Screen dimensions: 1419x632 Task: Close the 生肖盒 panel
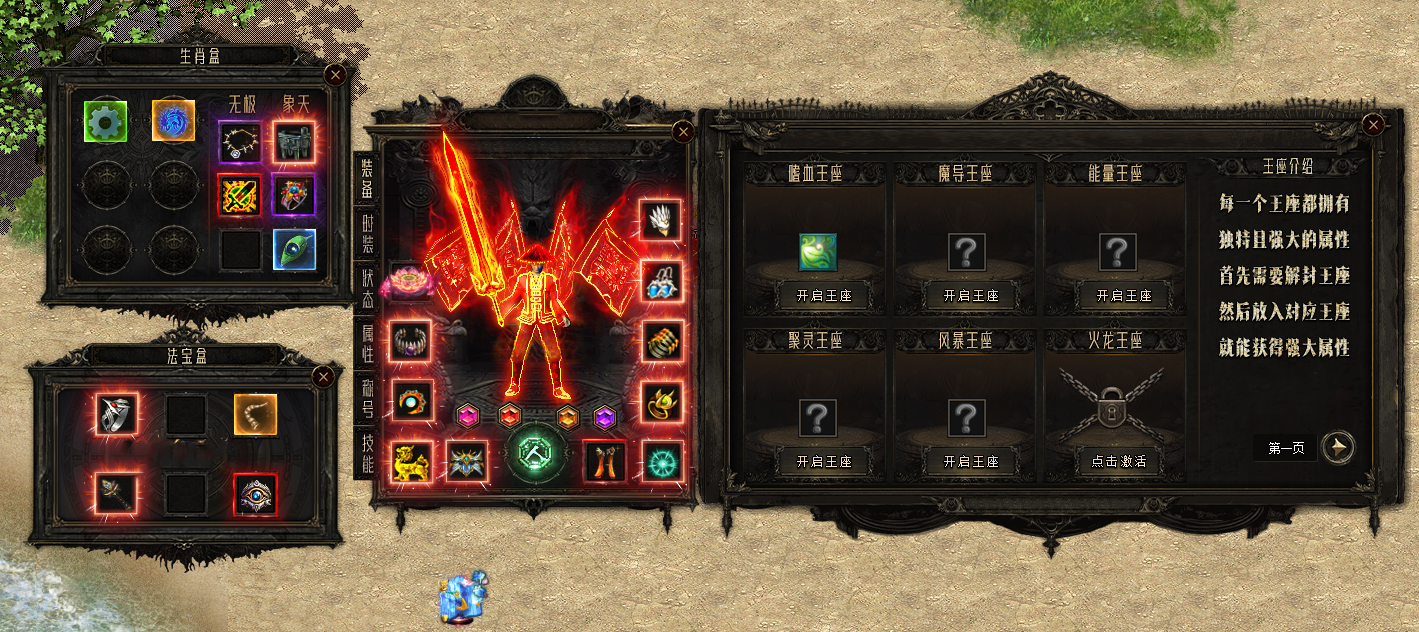[336, 74]
